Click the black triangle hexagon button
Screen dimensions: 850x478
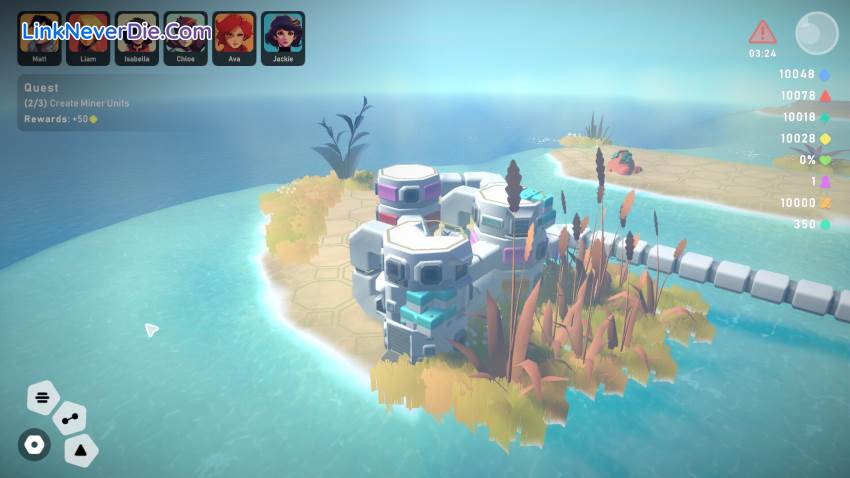click(x=81, y=451)
